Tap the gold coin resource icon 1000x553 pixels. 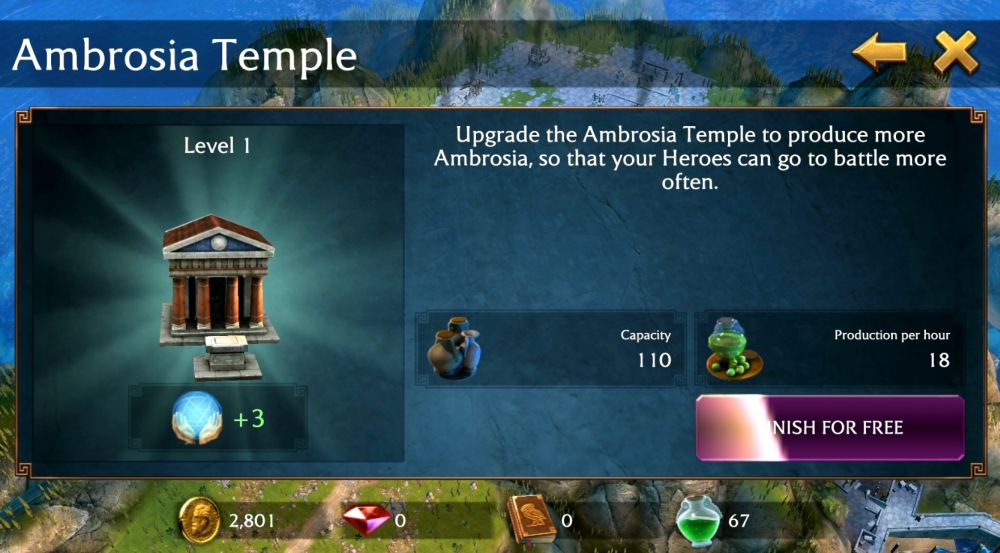pyautogui.click(x=200, y=521)
